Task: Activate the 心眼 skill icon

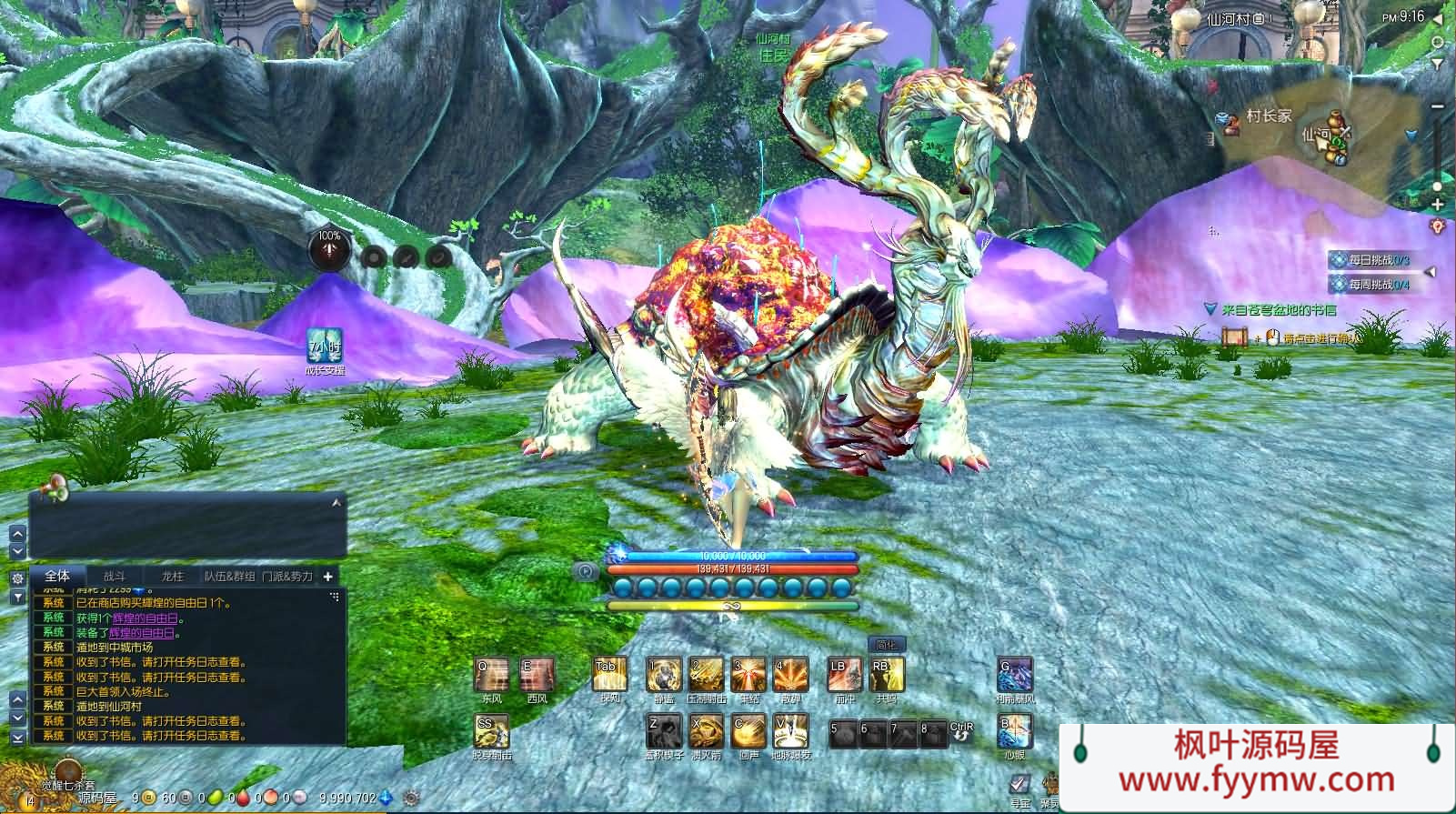Action: 1015,731
